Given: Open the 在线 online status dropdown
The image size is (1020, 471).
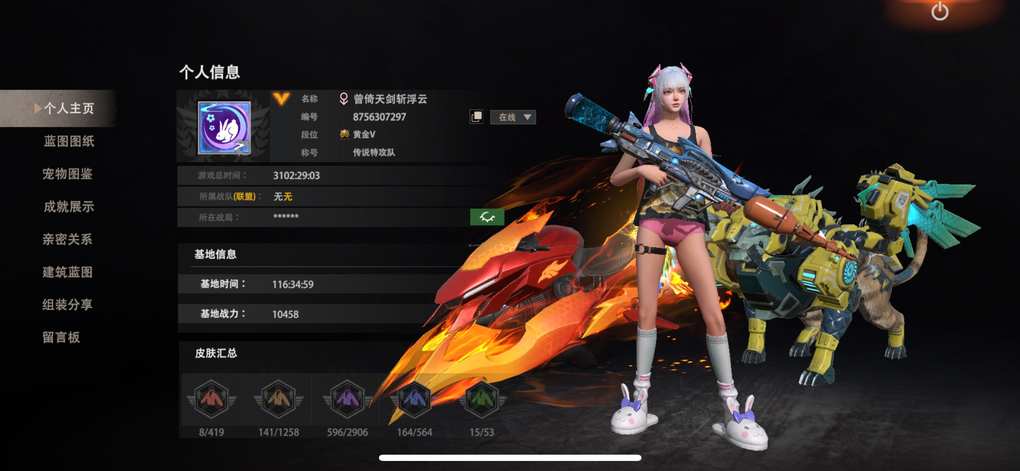Looking at the screenshot, I should point(516,117).
